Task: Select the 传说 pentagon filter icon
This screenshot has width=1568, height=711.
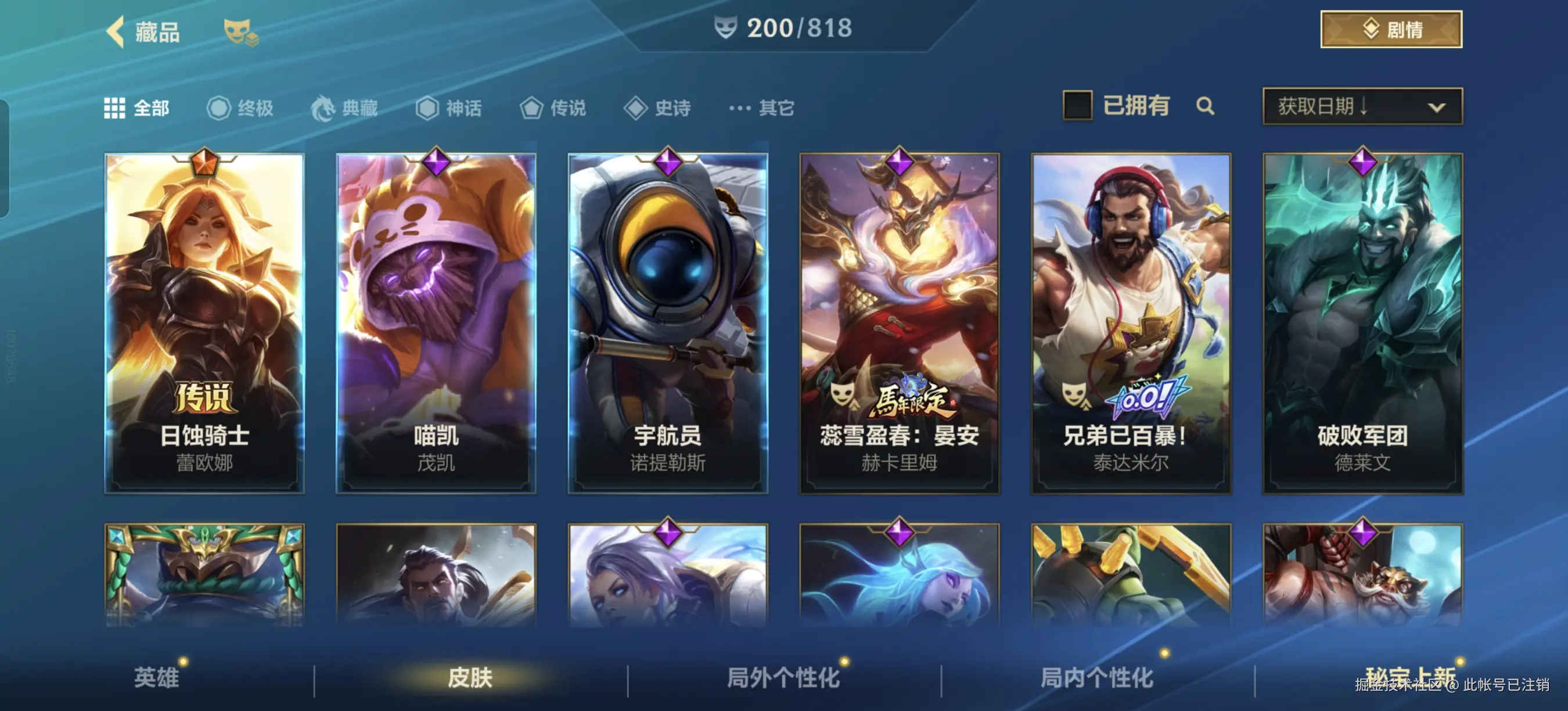Action: click(533, 107)
